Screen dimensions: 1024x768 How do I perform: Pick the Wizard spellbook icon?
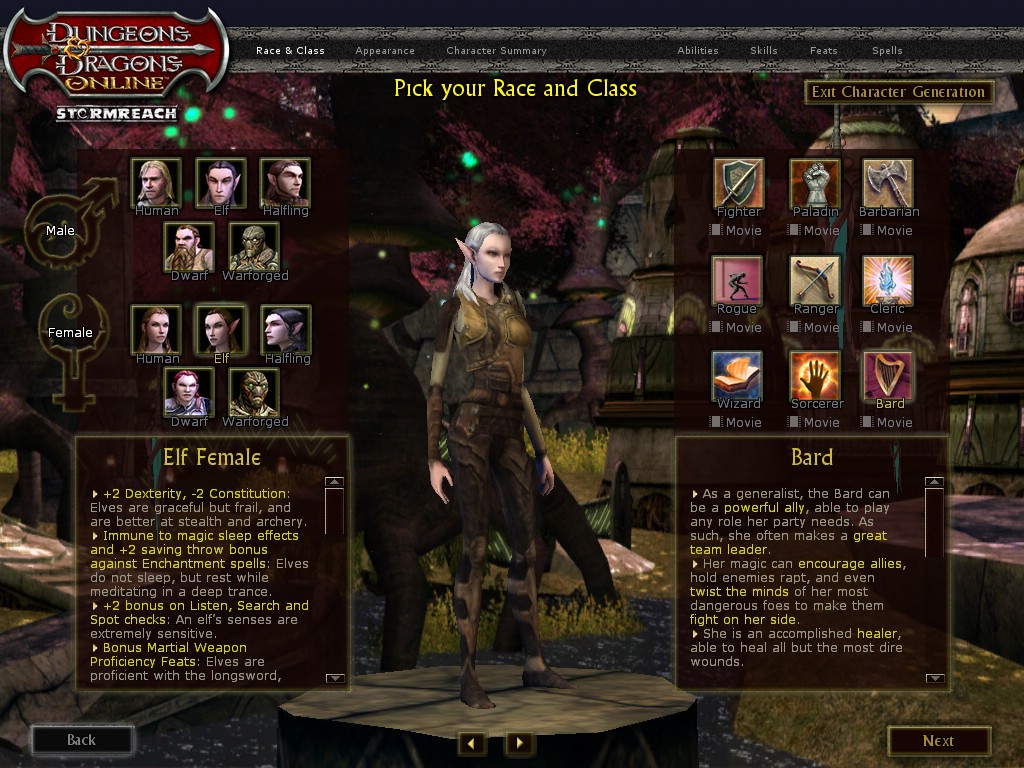(738, 376)
